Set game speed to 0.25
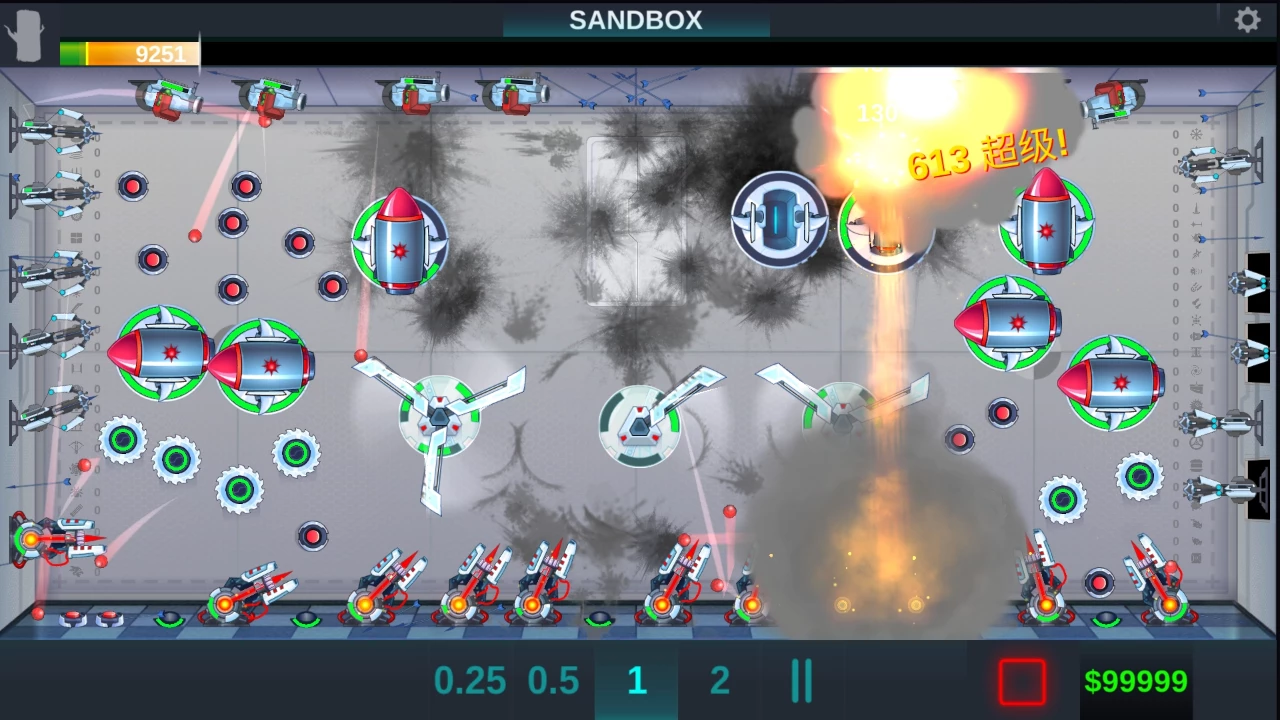 click(x=469, y=681)
